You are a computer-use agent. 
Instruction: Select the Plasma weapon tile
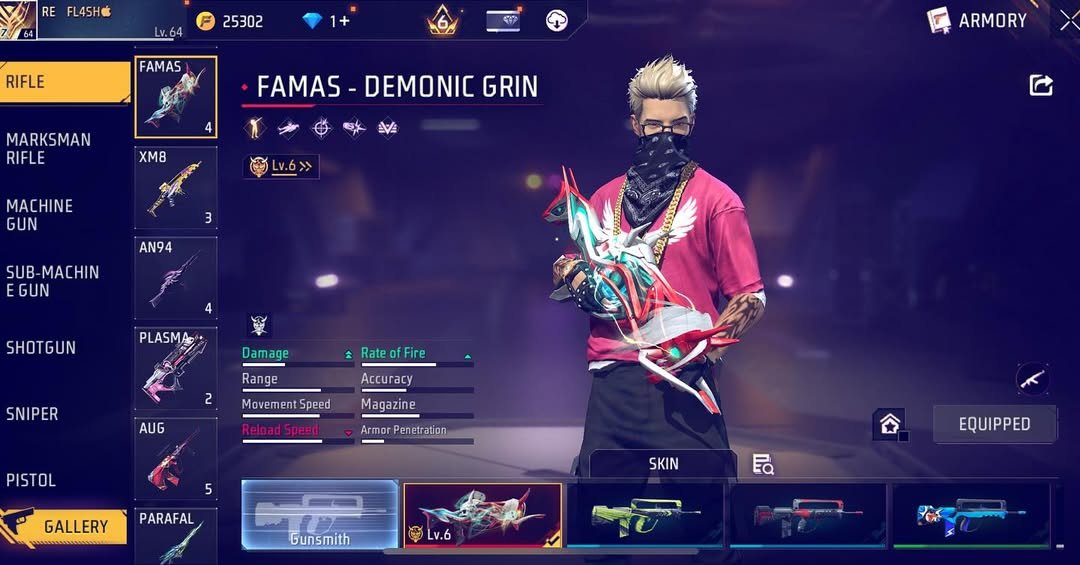[176, 368]
